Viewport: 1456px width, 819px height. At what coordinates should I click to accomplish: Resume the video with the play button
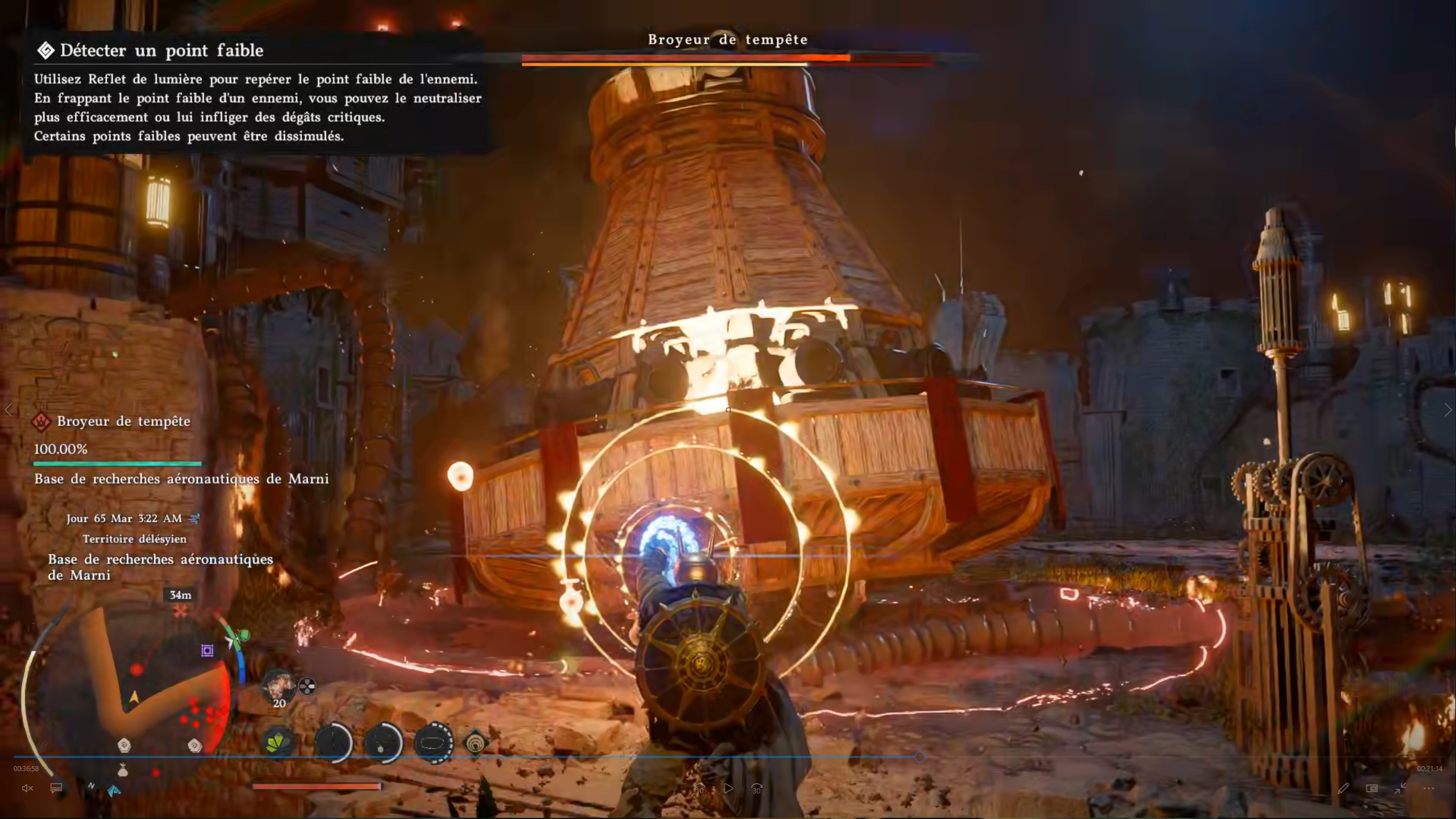coord(728,788)
